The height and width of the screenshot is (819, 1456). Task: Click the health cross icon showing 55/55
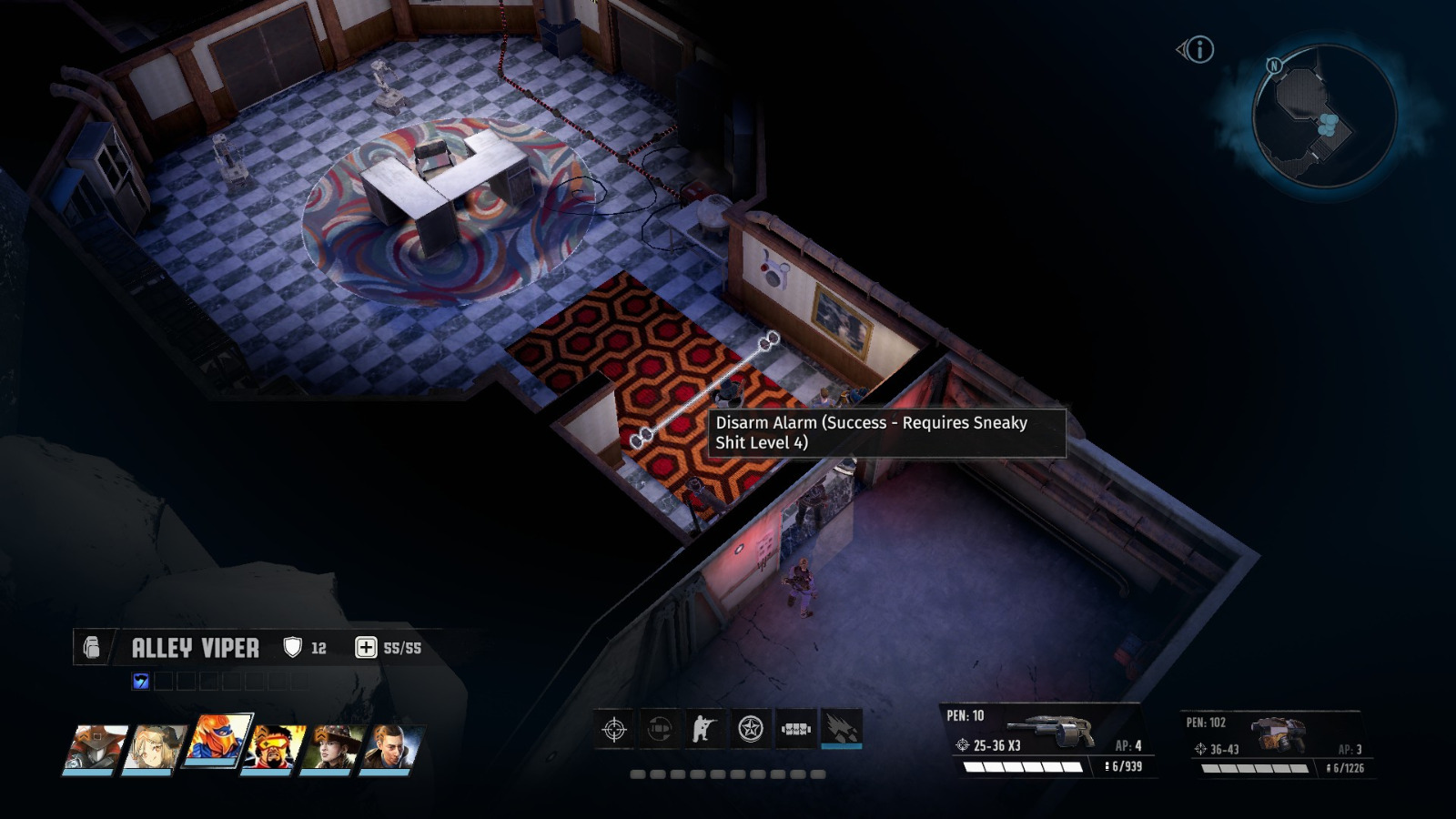point(366,647)
